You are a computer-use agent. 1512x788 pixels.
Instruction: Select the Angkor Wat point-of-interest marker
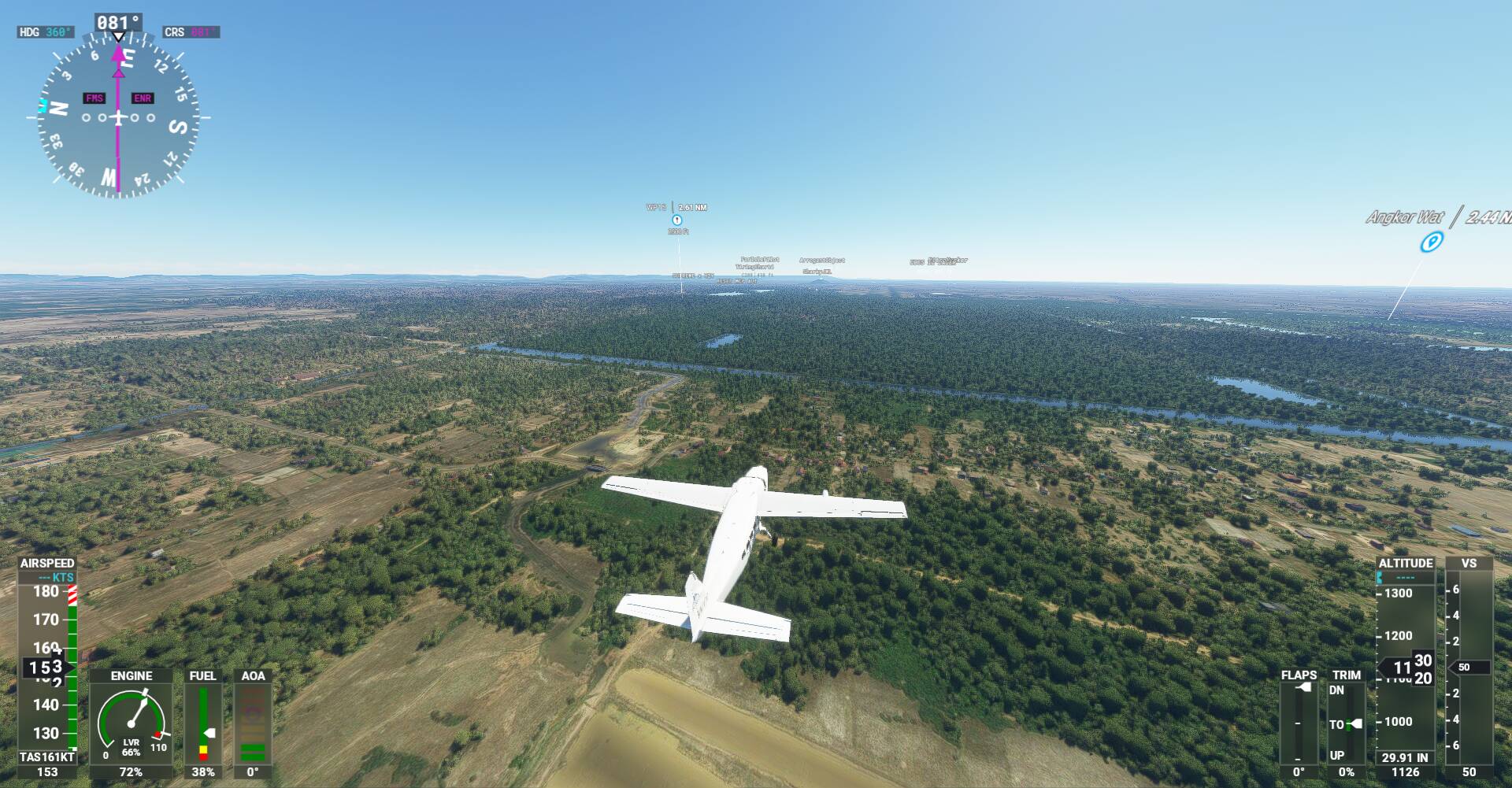point(1430,242)
